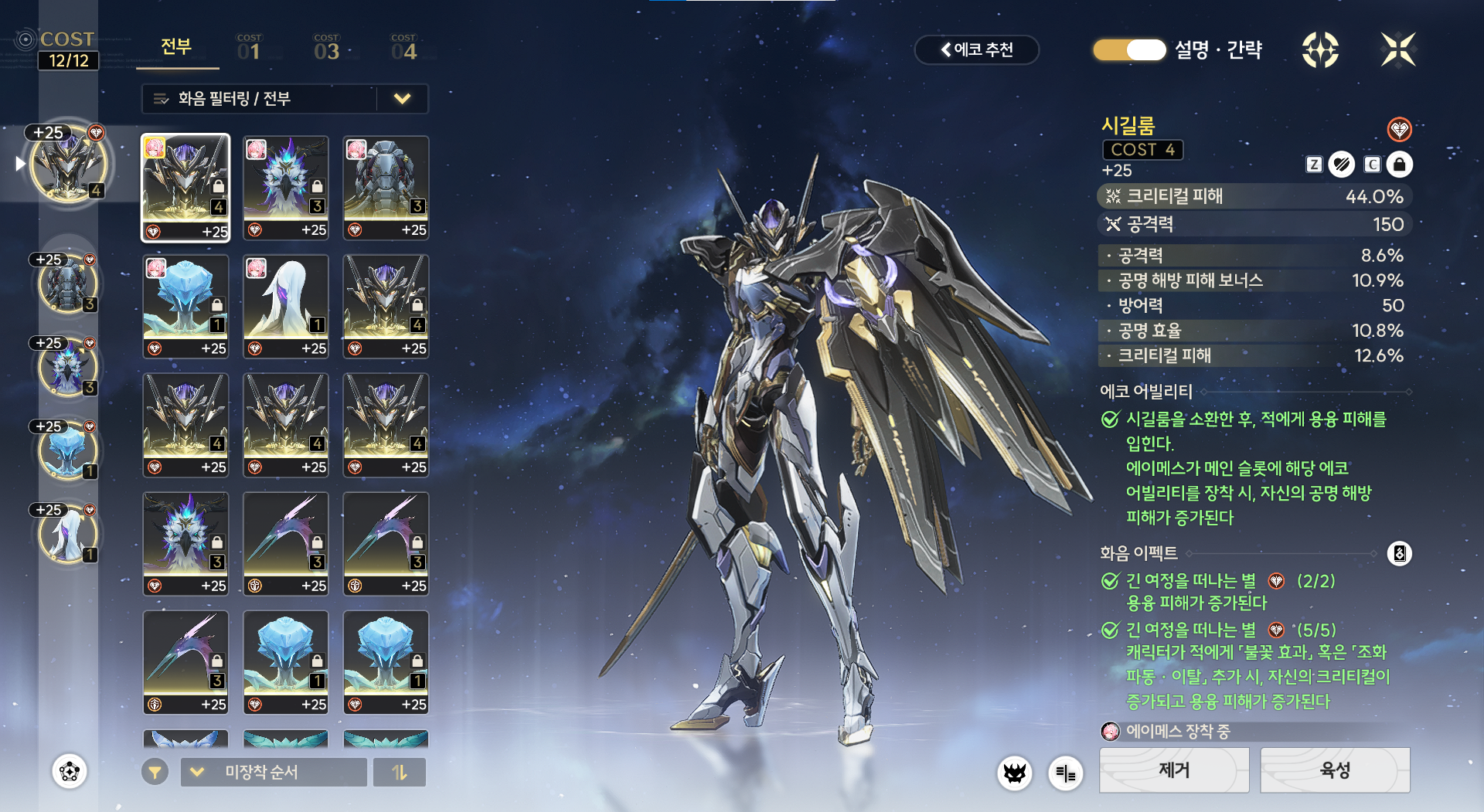Select the COST 3 filter tab
The width and height of the screenshot is (1484, 812).
[x=326, y=48]
